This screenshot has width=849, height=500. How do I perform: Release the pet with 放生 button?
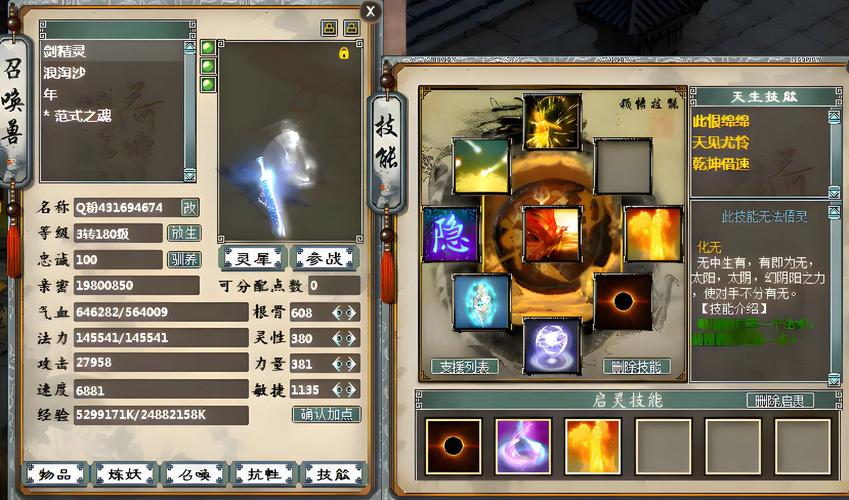click(x=184, y=233)
